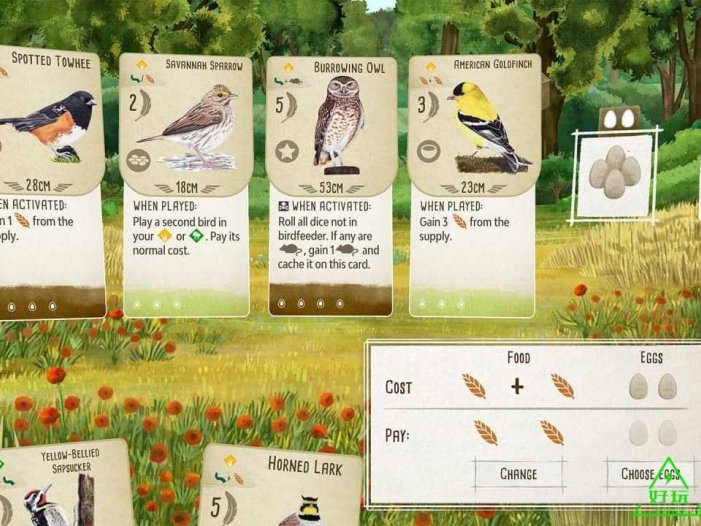701x526 pixels.
Task: Select the American Goldfinch card
Action: (474, 183)
